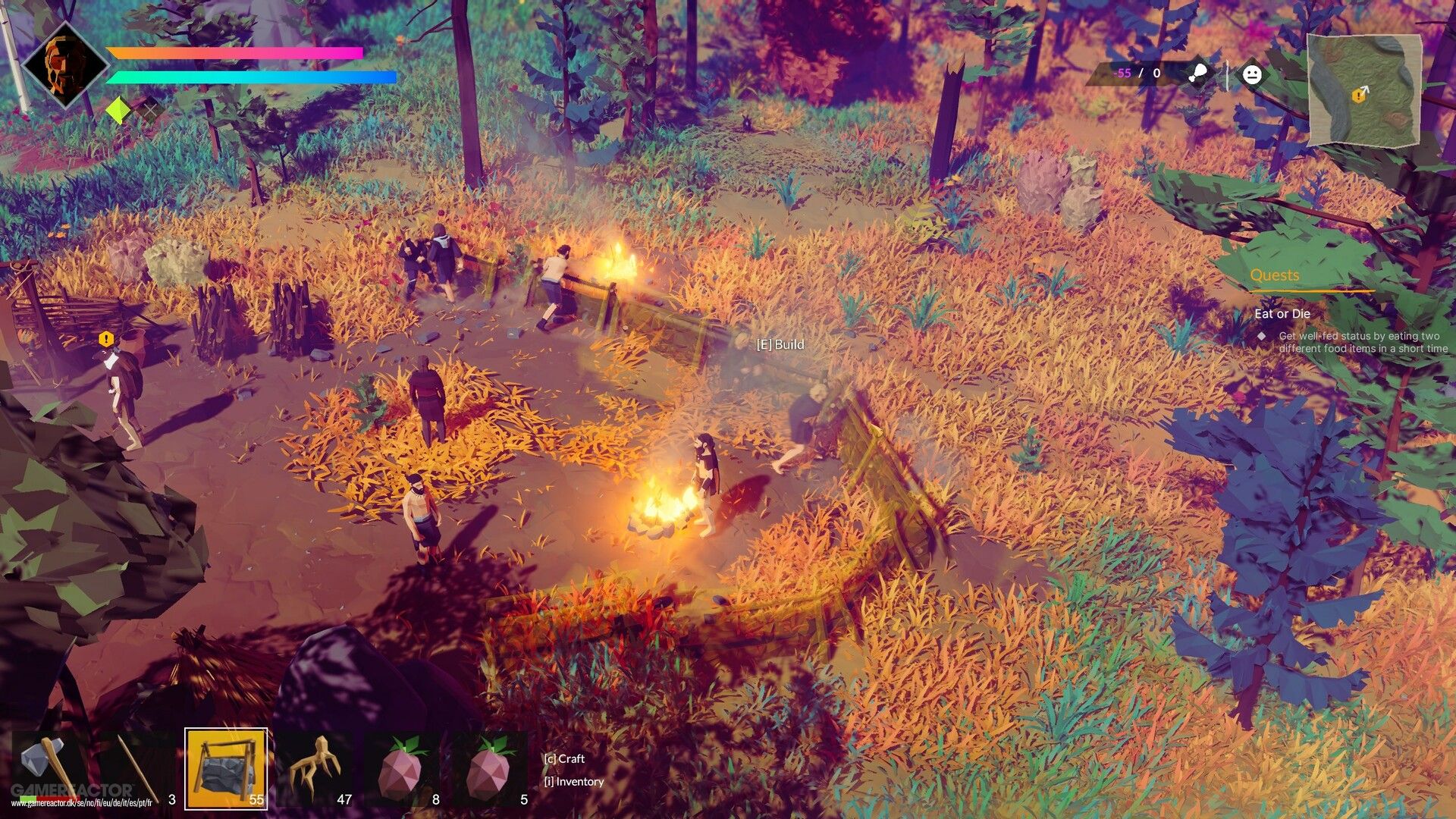Expand the Quests panel header
Image resolution: width=1456 pixels, height=819 pixels.
(x=1276, y=275)
